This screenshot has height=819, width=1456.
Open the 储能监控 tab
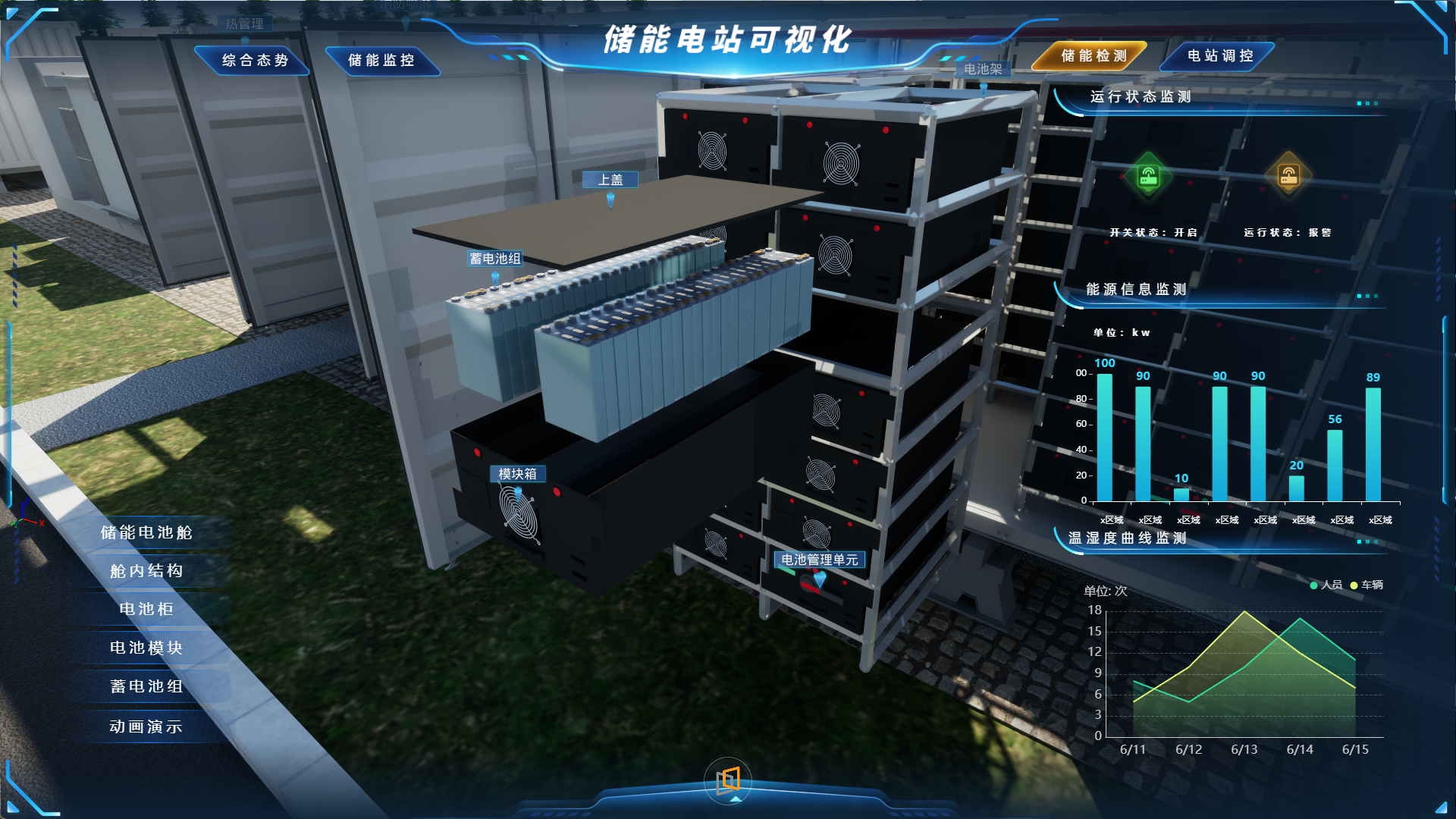tap(381, 61)
